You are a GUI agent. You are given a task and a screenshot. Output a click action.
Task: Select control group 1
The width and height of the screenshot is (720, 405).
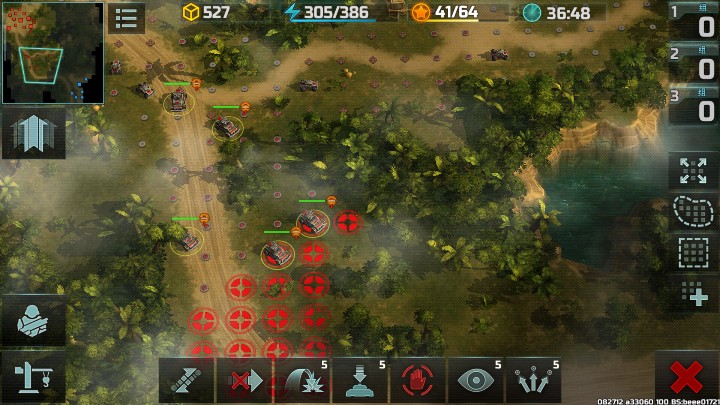[x=694, y=24]
